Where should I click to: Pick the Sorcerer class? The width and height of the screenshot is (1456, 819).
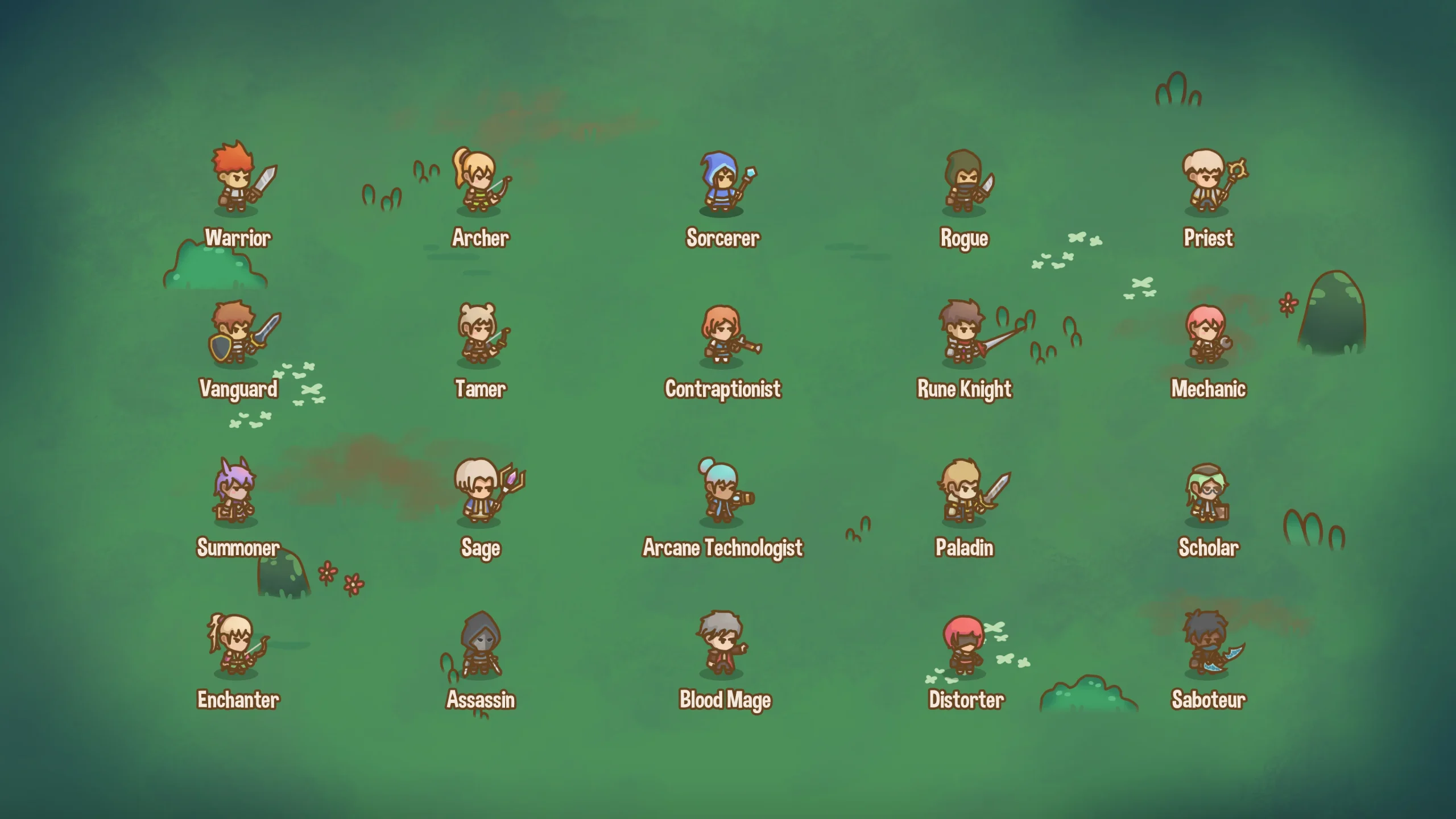722,182
